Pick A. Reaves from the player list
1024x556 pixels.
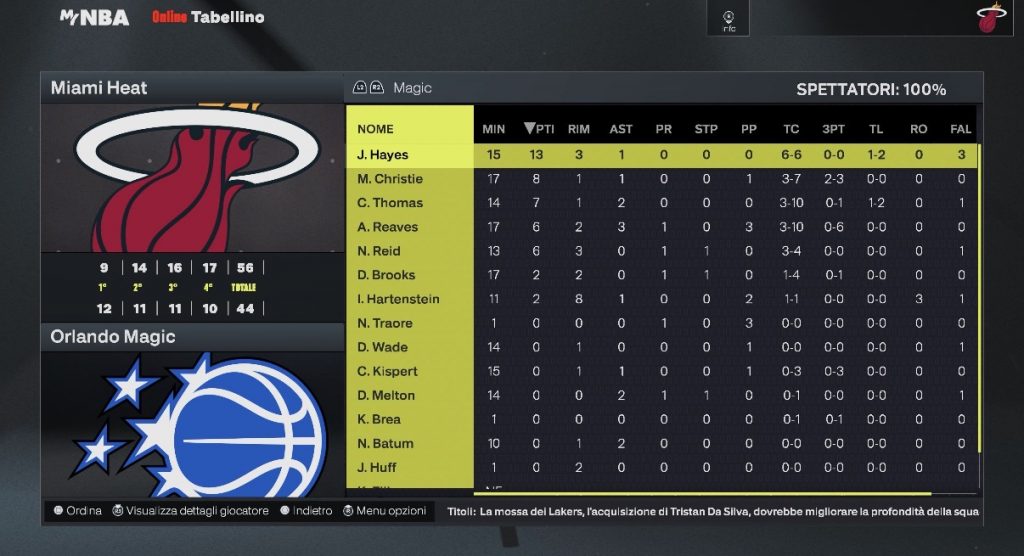(x=388, y=227)
